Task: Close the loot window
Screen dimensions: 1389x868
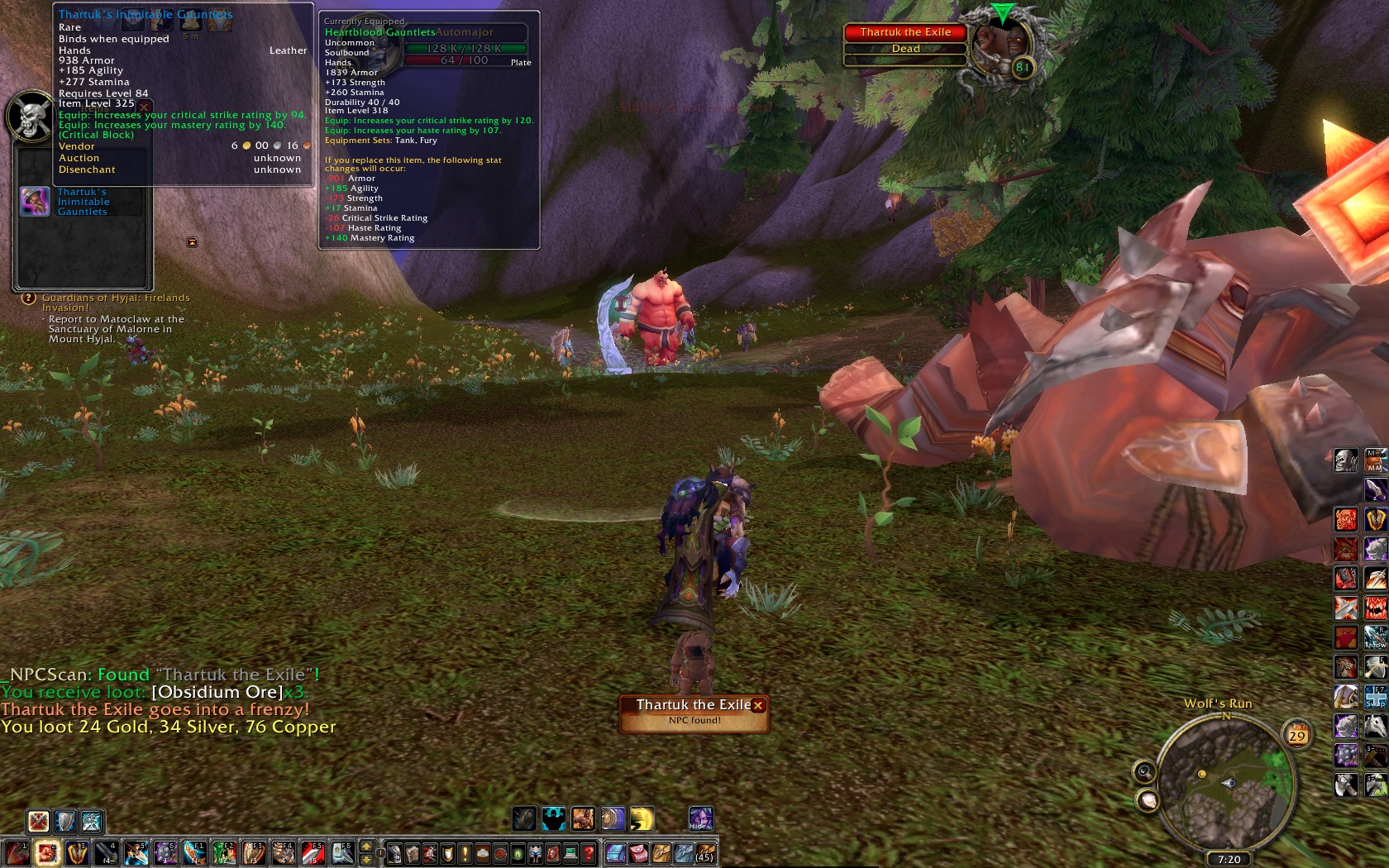Action: coord(144,107)
